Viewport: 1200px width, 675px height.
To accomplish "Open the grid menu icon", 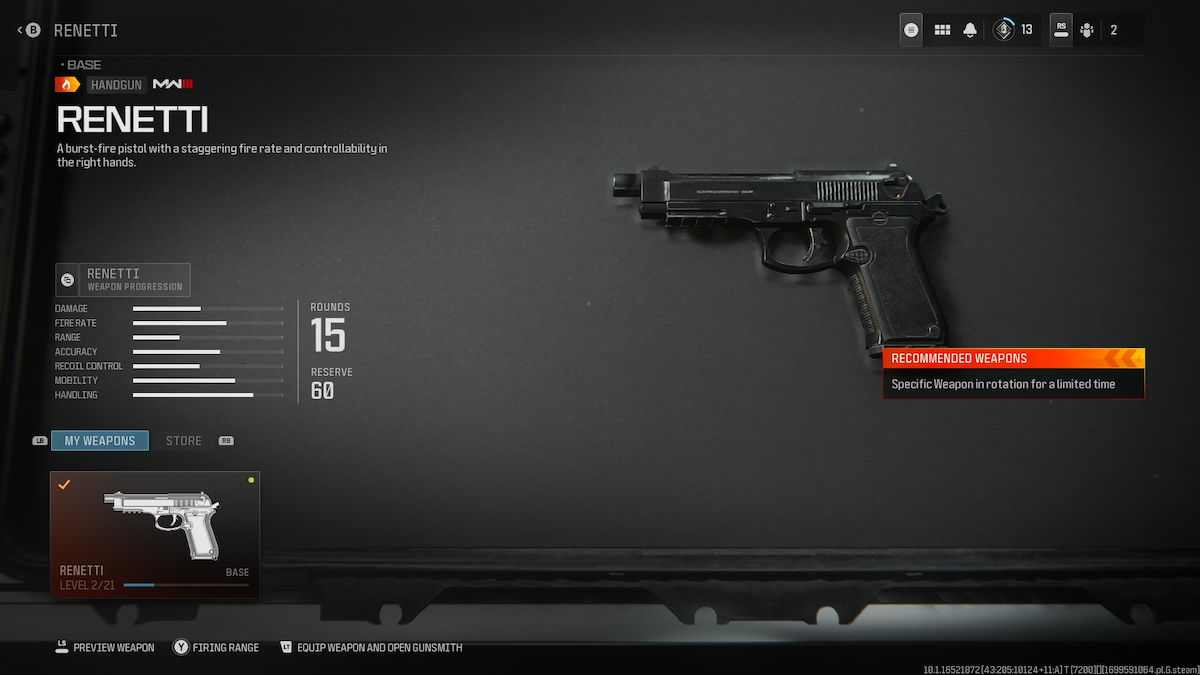I will [942, 30].
